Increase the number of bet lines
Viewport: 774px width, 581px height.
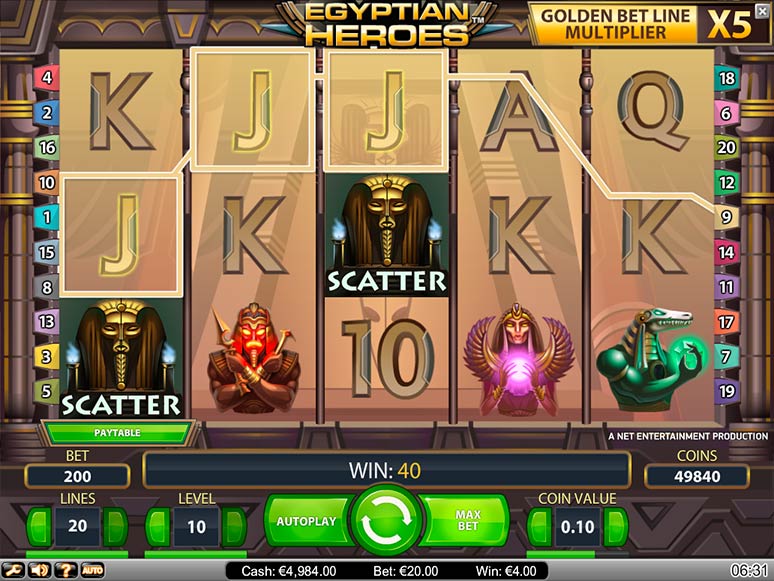(116, 526)
